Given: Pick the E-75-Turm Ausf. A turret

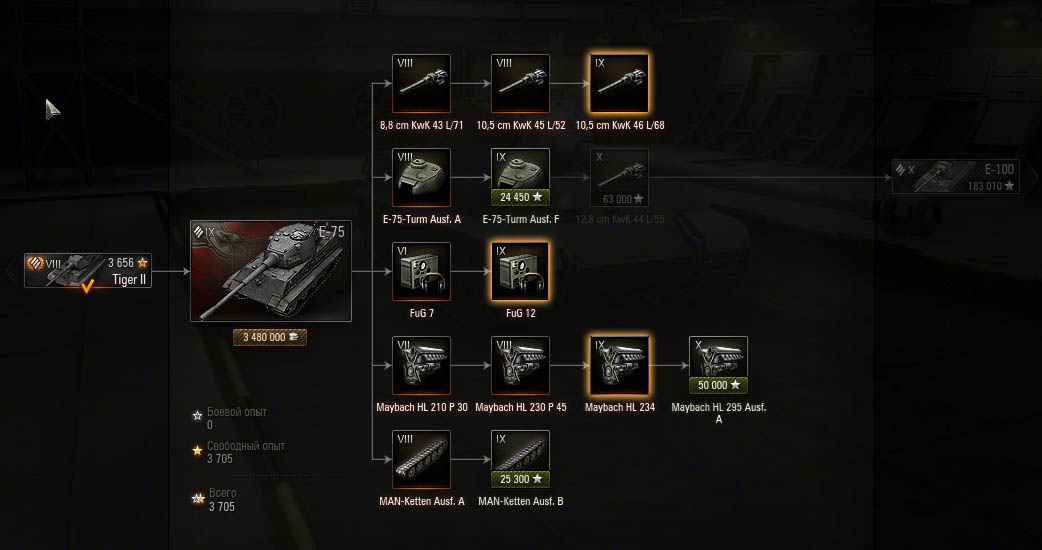Looking at the screenshot, I should pyautogui.click(x=421, y=177).
